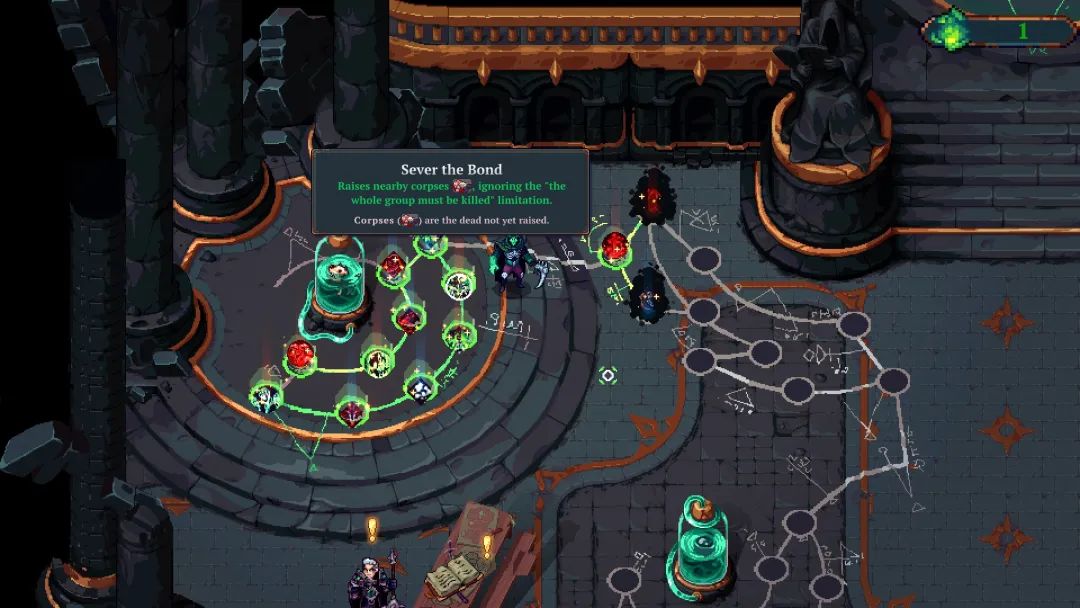This screenshot has width=1080, height=608.
Task: Unlock the dark node with the red icon
Action: tap(653, 195)
